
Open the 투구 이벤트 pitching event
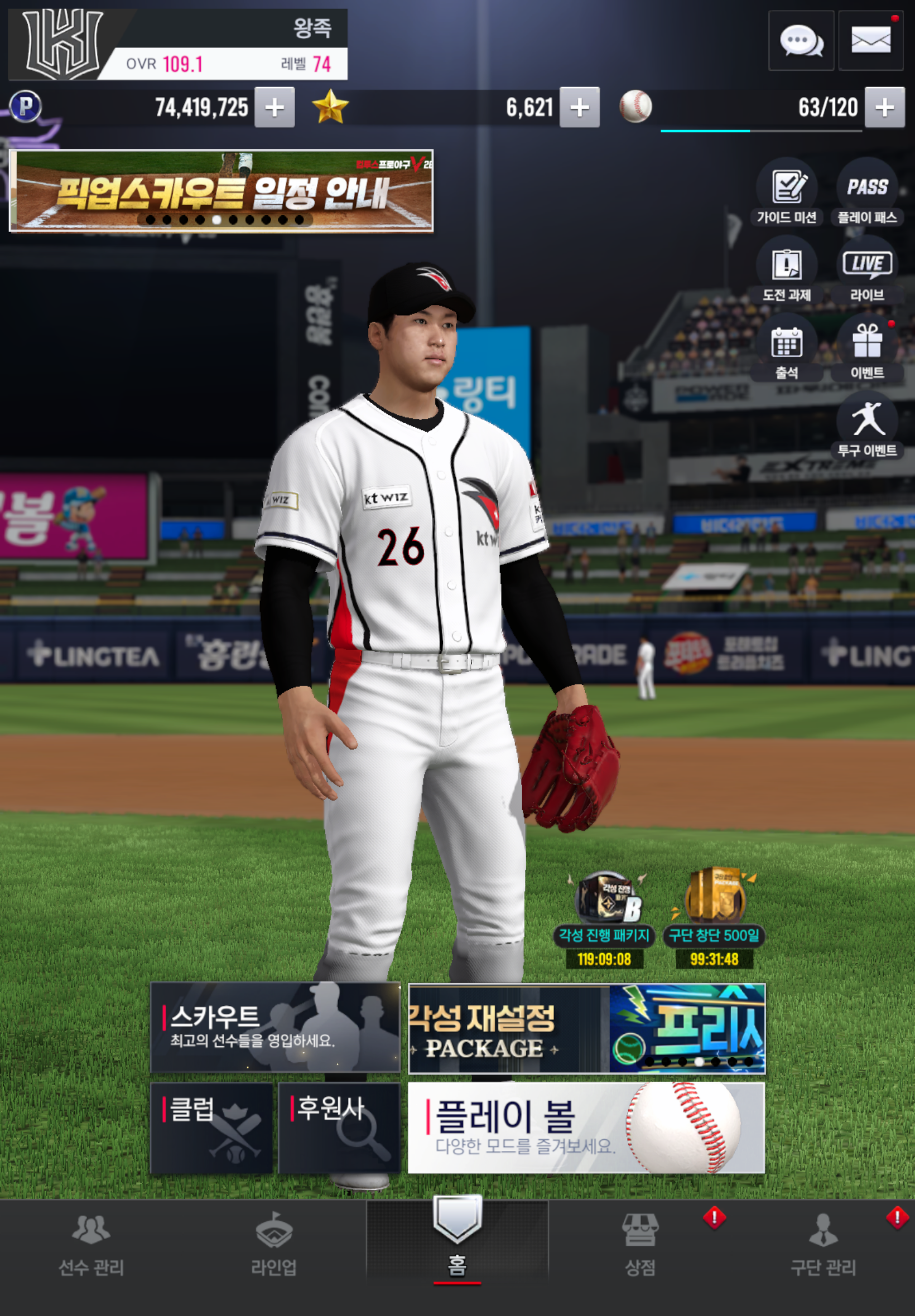click(867, 425)
